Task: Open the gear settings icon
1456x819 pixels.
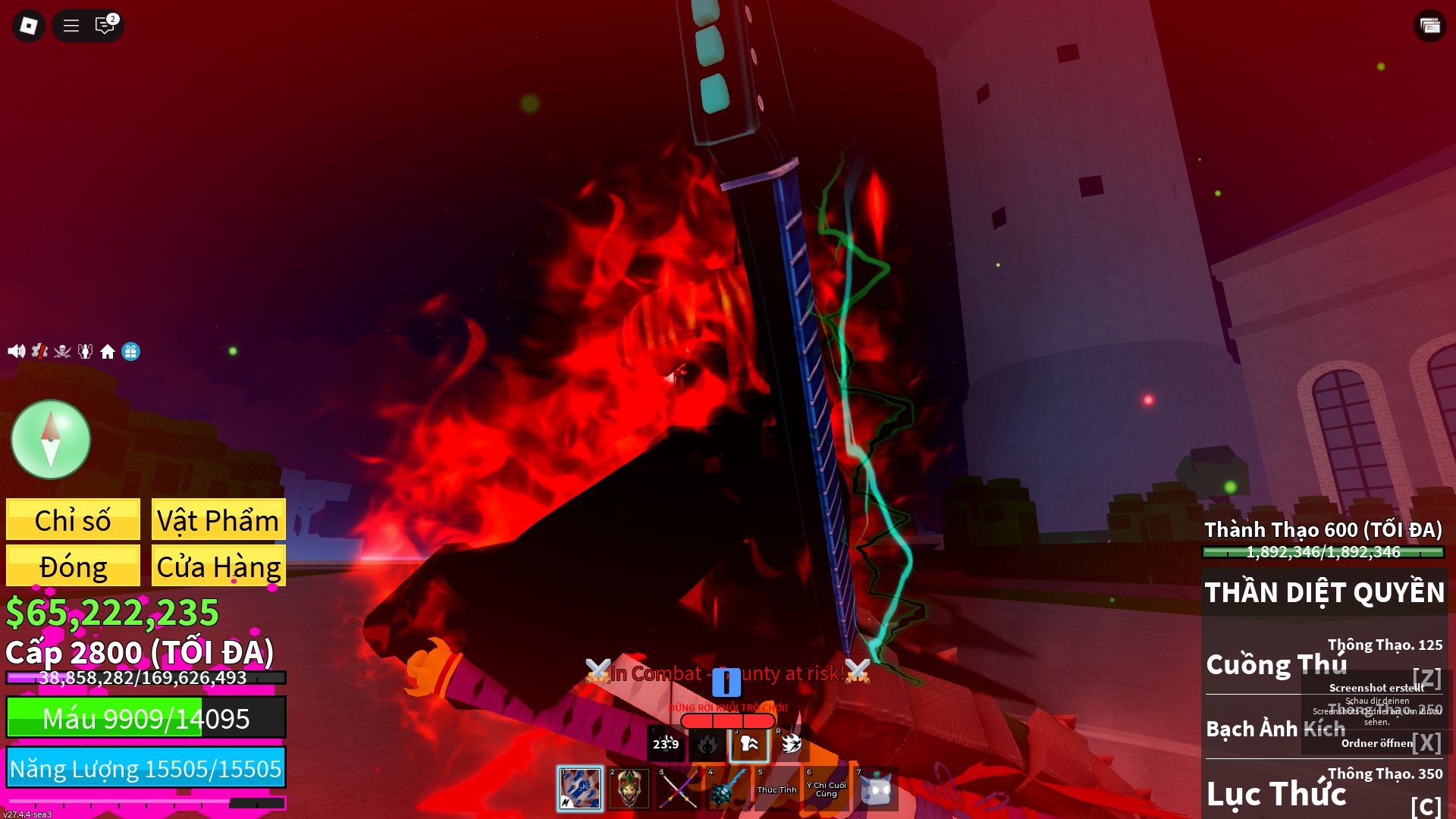Action: (x=39, y=351)
